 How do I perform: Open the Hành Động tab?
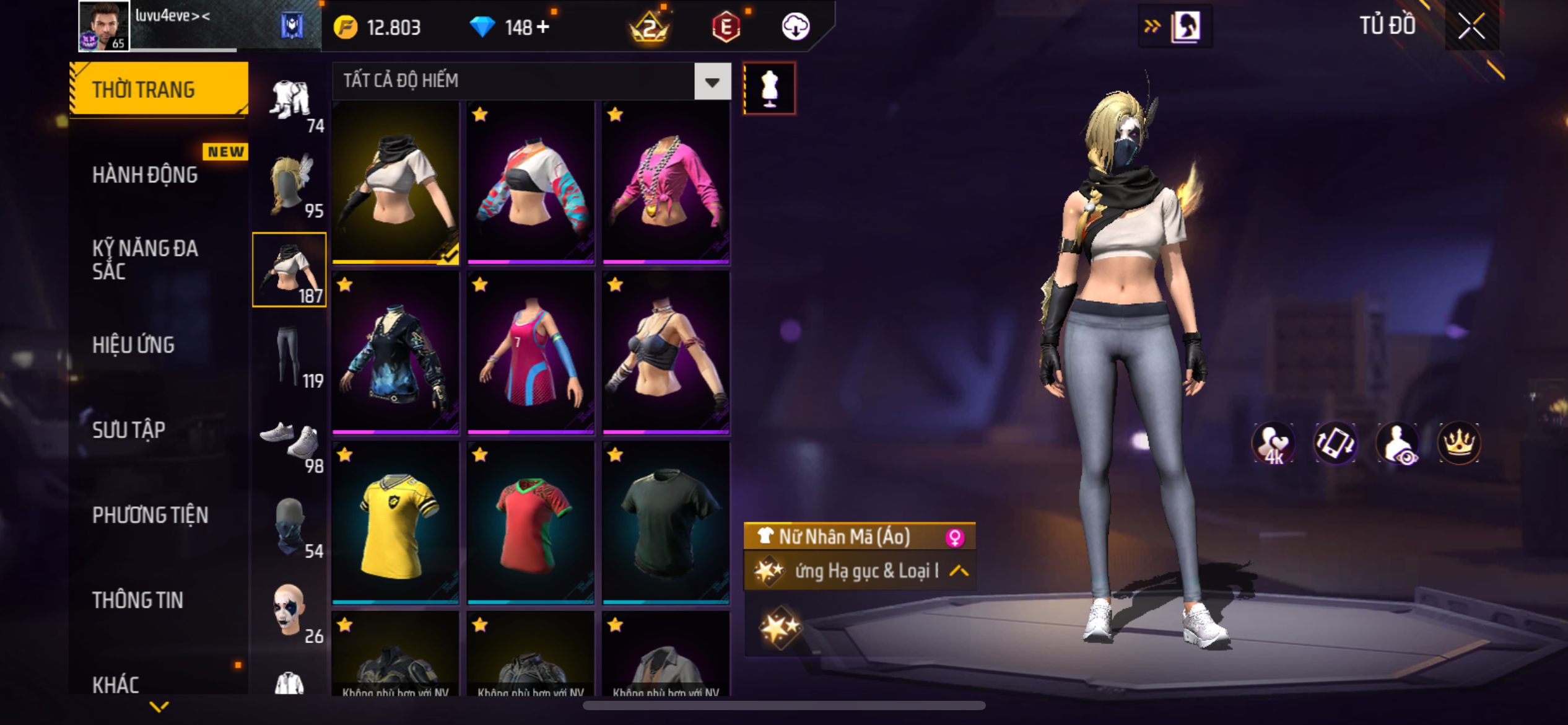146,175
